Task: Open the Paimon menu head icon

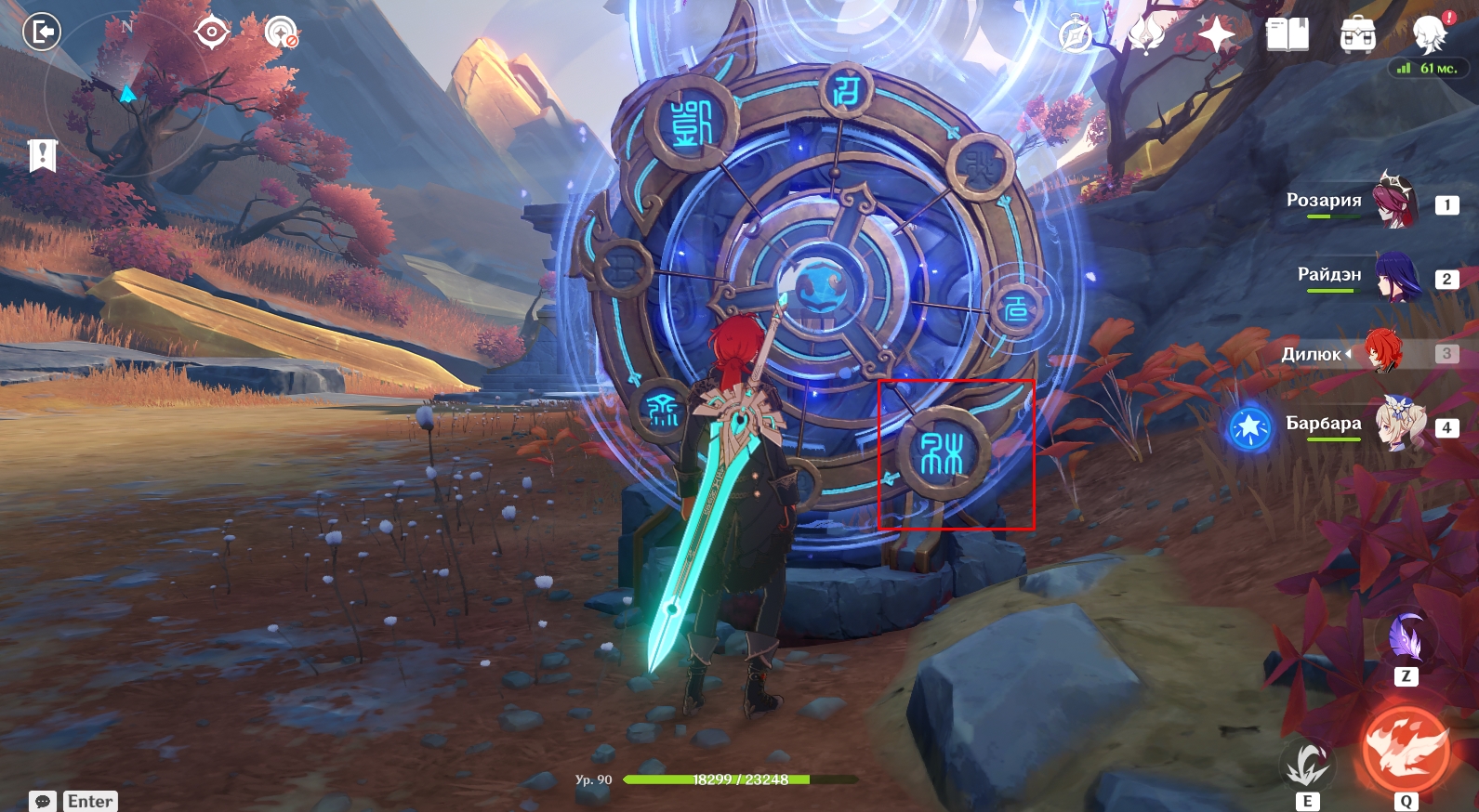Action: [1430, 33]
